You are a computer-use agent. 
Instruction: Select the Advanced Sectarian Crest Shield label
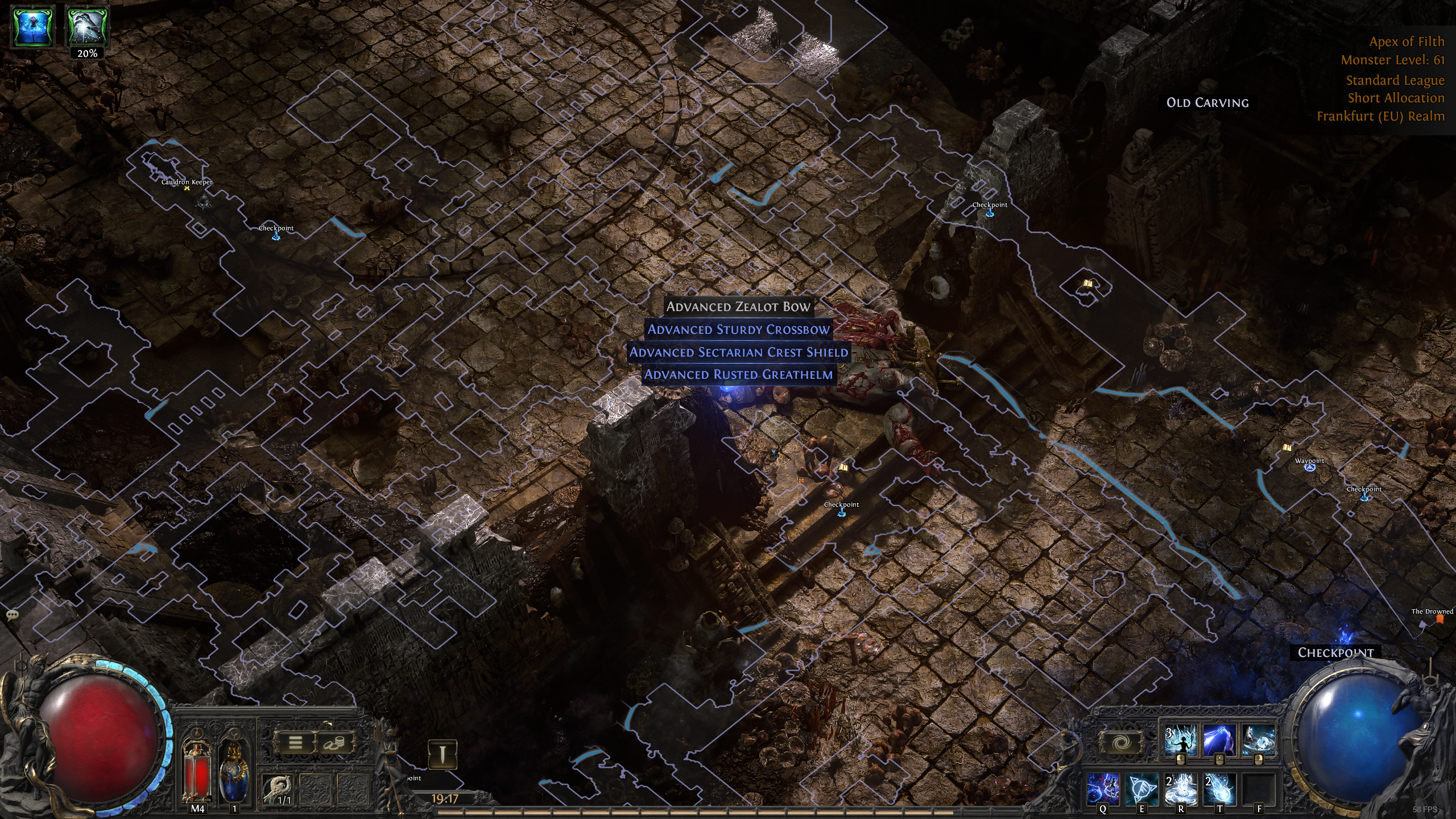[x=738, y=353]
